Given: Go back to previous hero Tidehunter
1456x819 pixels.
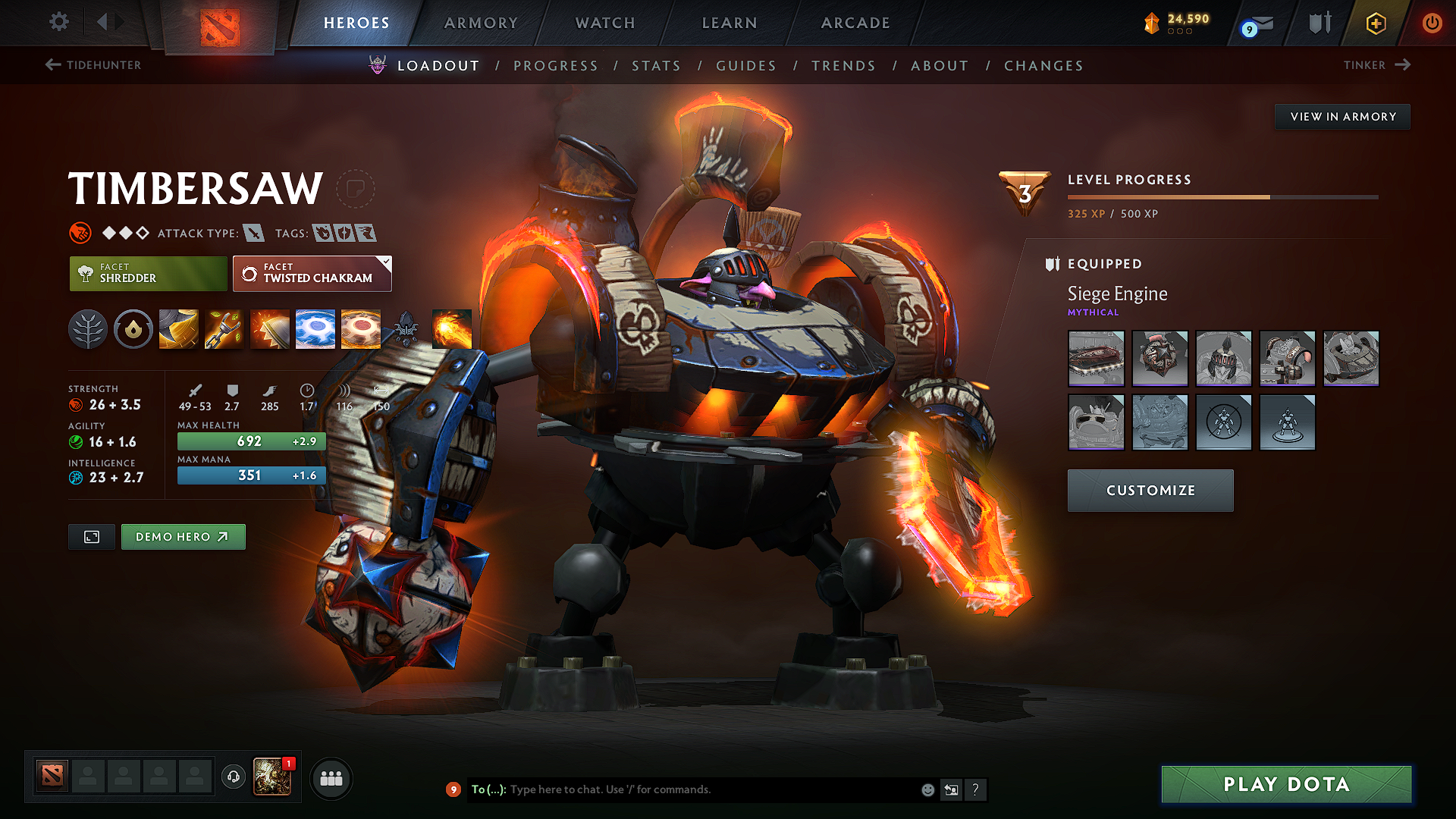Looking at the screenshot, I should (93, 65).
